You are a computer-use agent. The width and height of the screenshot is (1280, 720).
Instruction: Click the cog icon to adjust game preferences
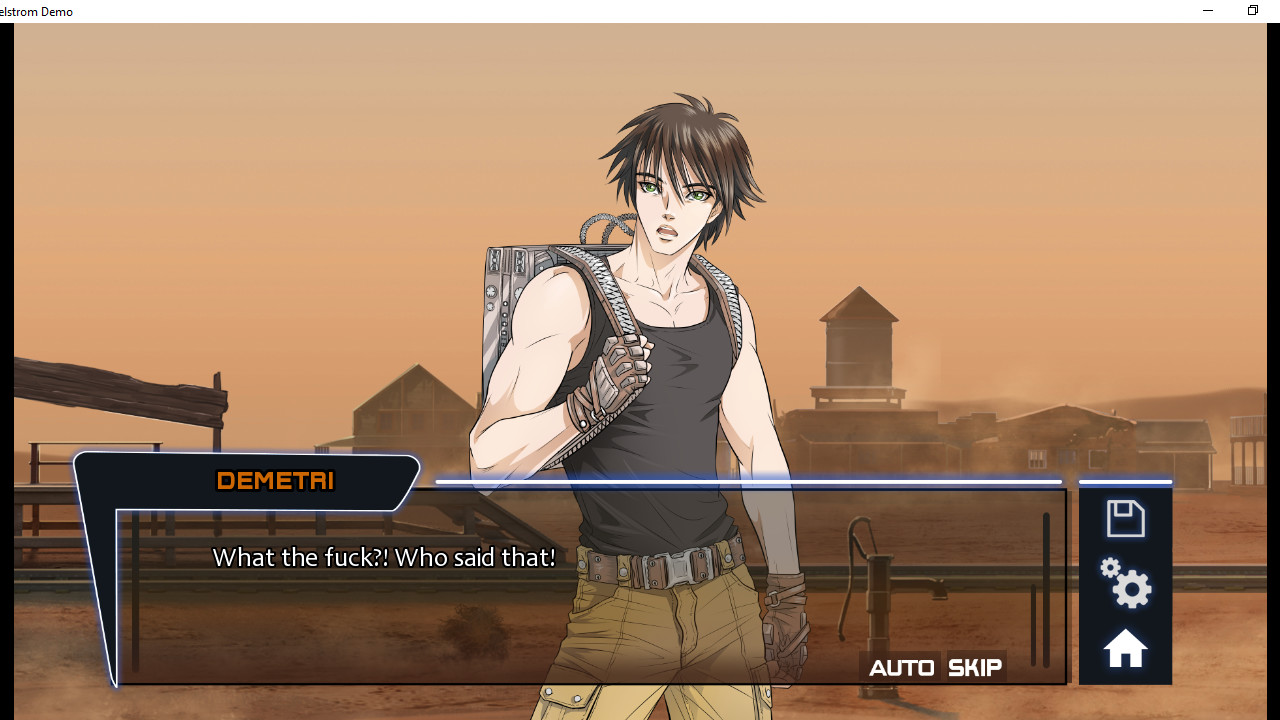click(1125, 586)
